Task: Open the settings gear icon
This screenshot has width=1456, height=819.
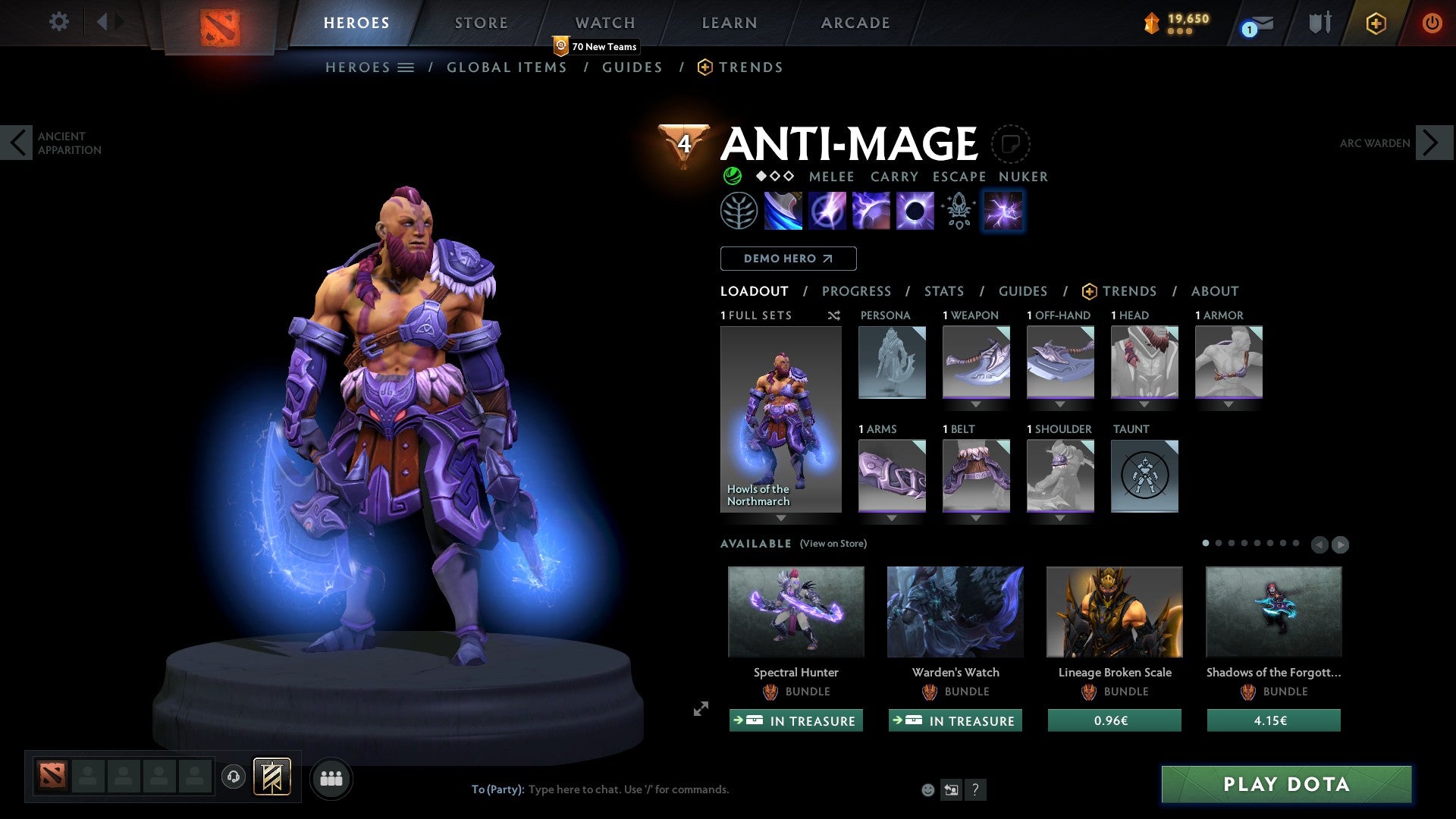Action: tap(59, 22)
